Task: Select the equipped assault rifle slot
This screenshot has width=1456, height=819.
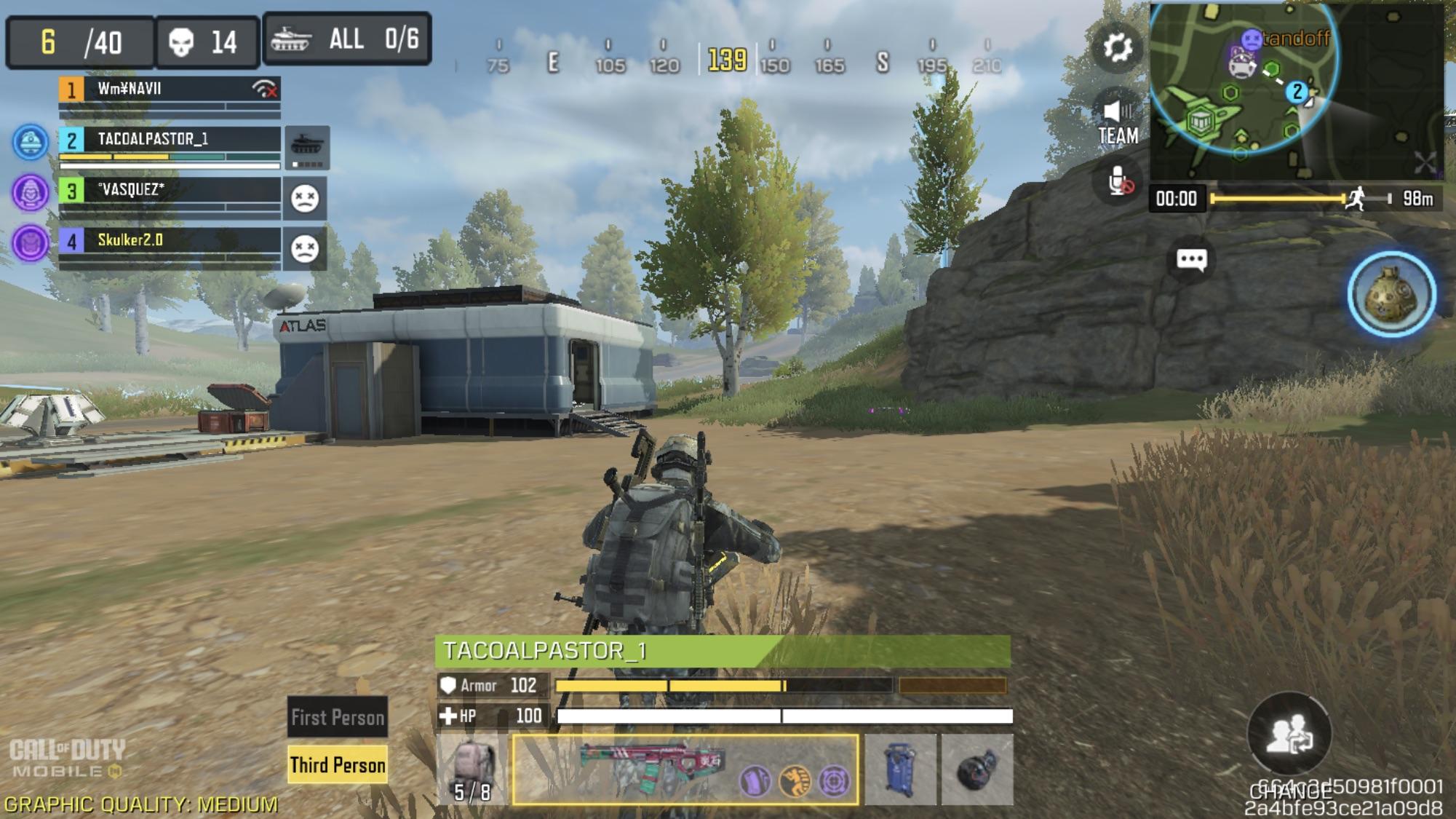Action: point(685,770)
